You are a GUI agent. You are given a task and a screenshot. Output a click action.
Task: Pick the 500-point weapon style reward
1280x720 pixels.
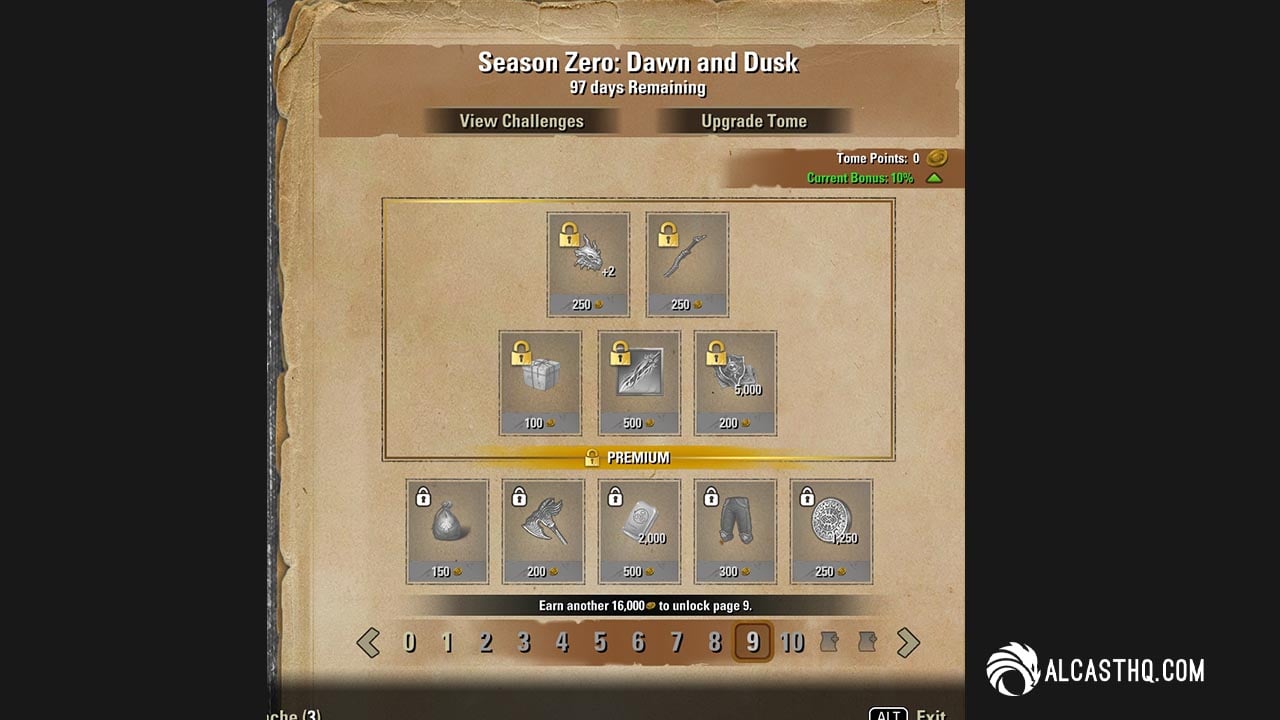[639, 383]
